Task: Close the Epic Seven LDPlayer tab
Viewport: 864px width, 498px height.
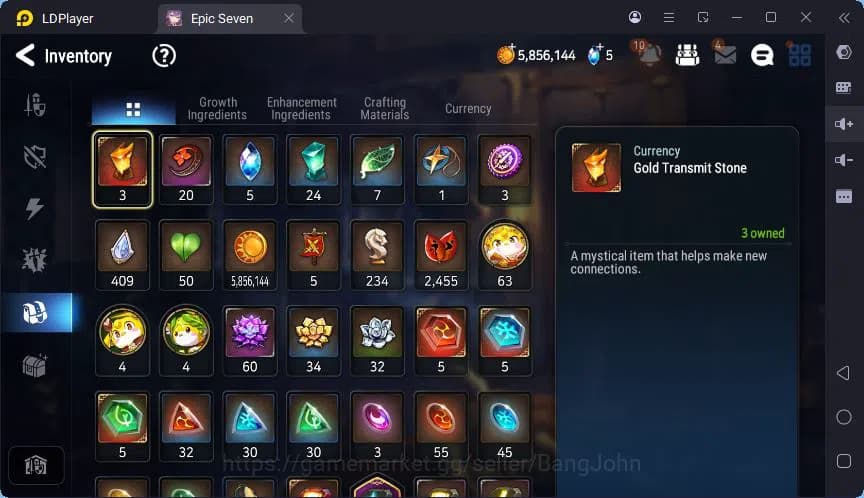Action: click(289, 18)
